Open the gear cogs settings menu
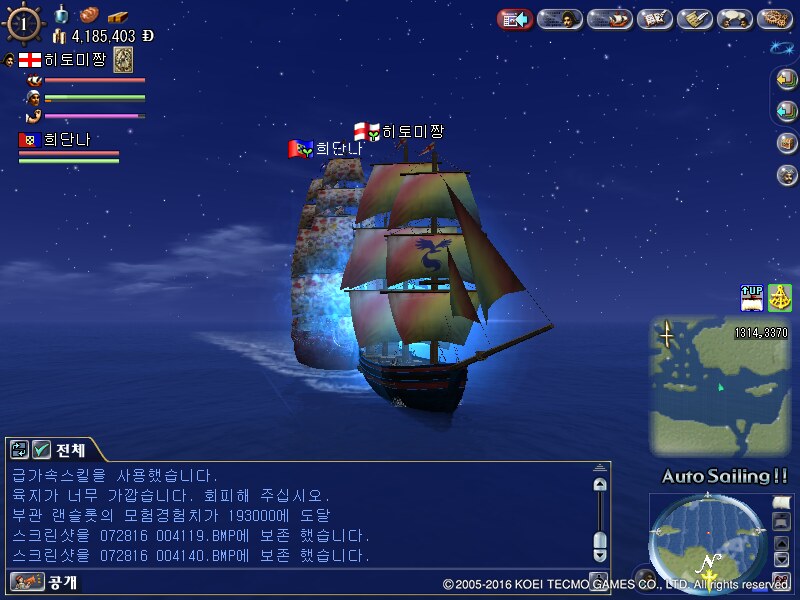The image size is (800, 600). 776,19
